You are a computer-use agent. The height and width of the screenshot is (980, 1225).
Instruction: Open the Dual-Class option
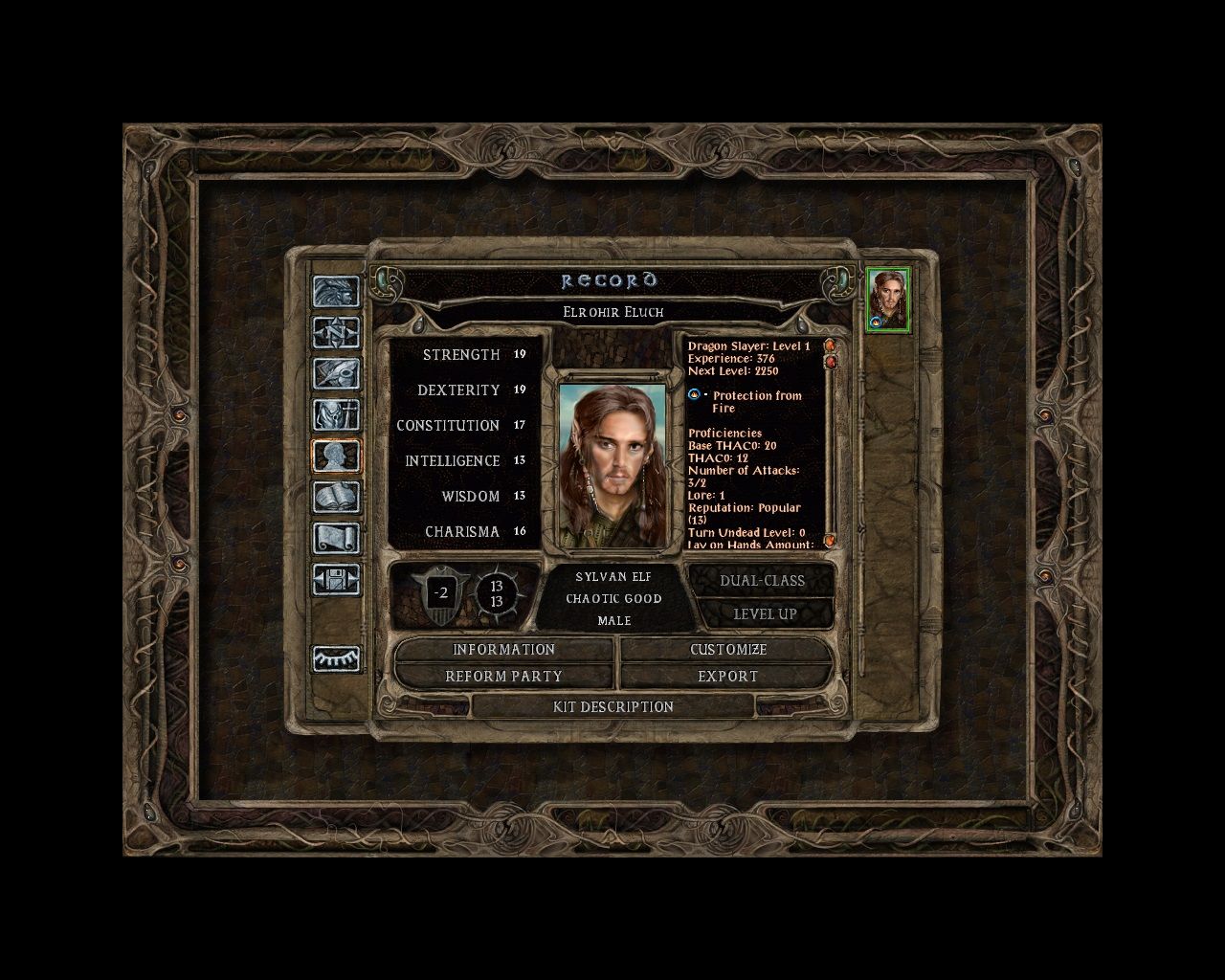point(761,580)
